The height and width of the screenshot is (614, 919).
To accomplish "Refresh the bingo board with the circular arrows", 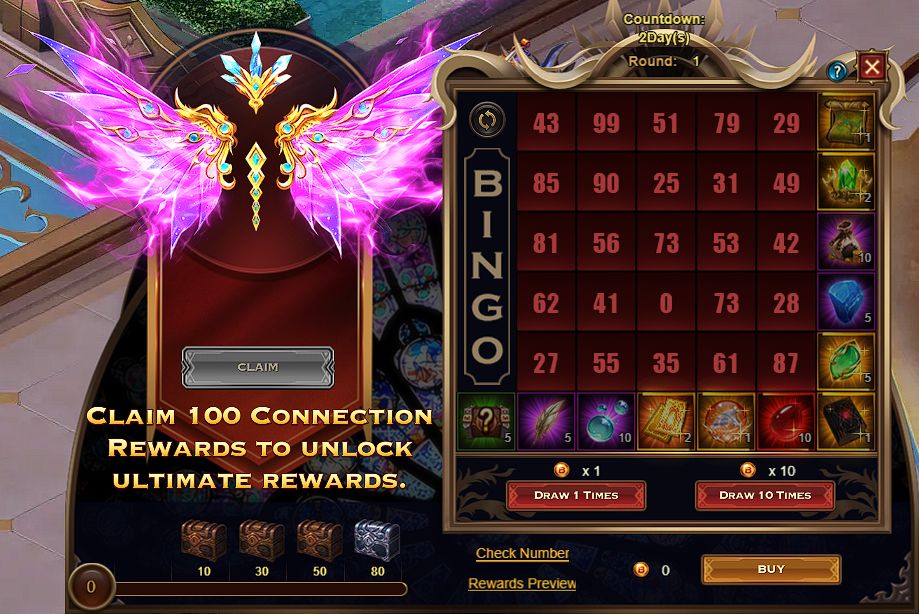I will [x=486, y=122].
